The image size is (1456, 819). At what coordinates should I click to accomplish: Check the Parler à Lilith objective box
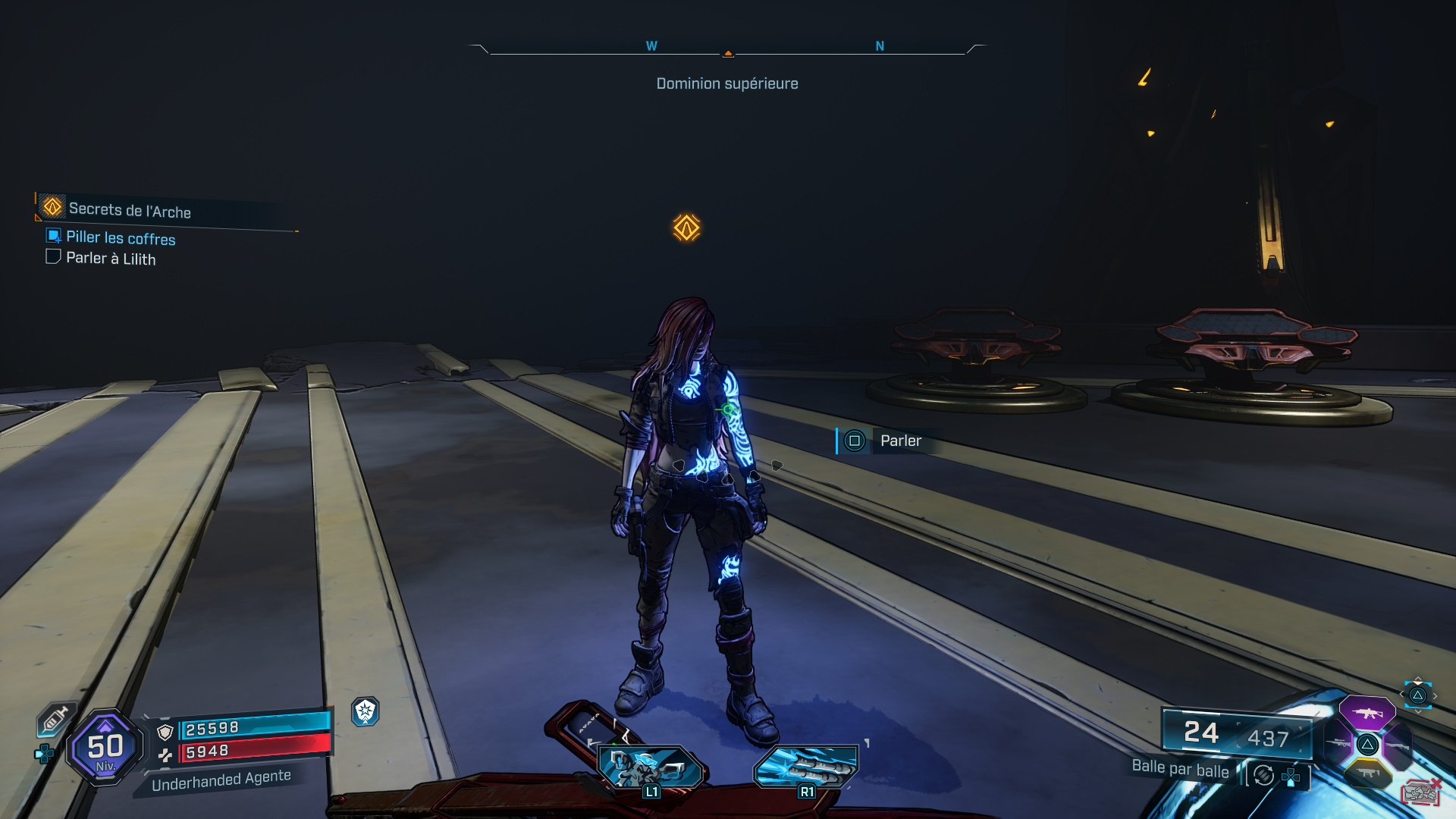[x=52, y=256]
